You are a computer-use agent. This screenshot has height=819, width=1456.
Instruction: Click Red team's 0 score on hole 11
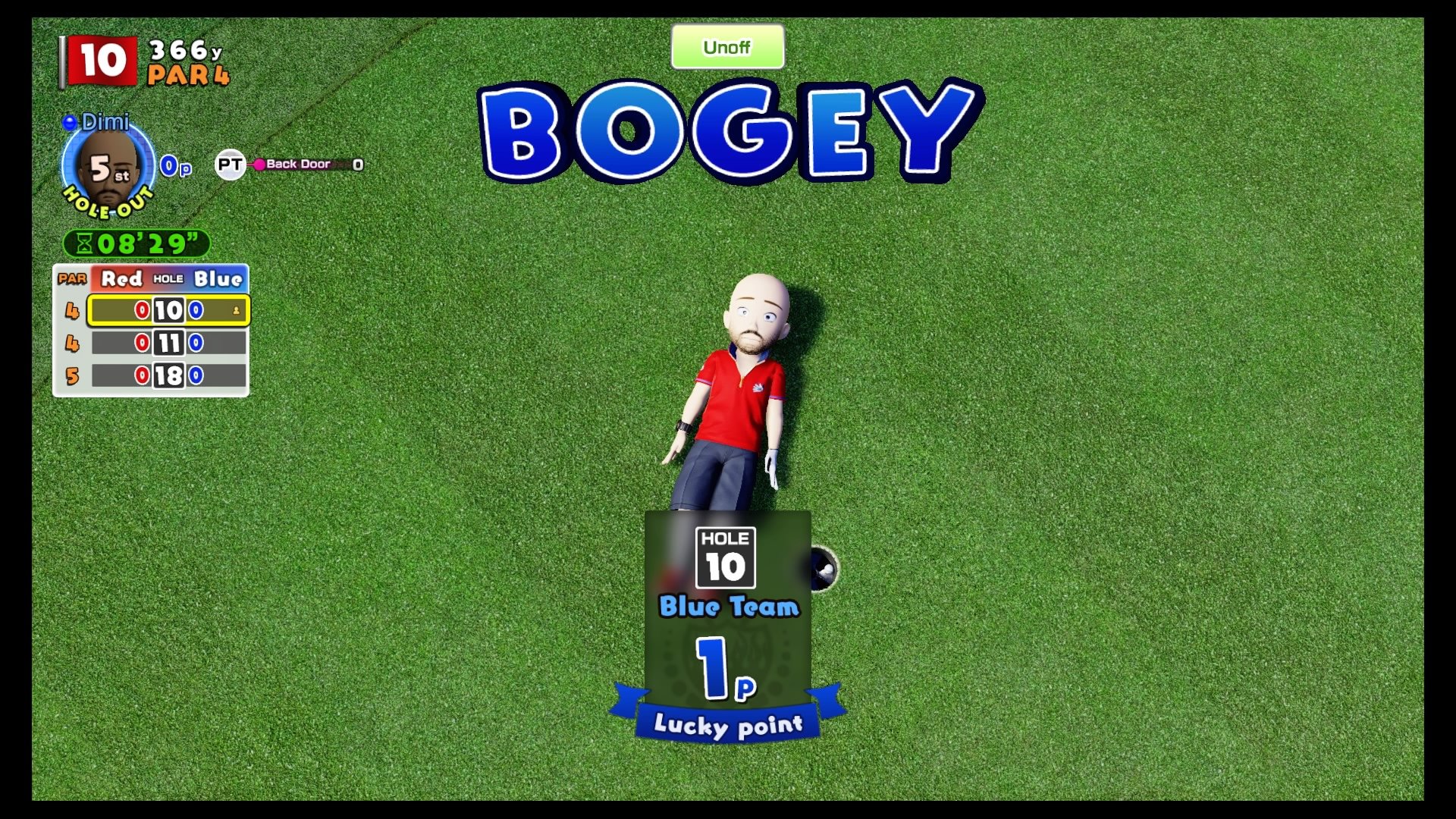pyautogui.click(x=141, y=343)
